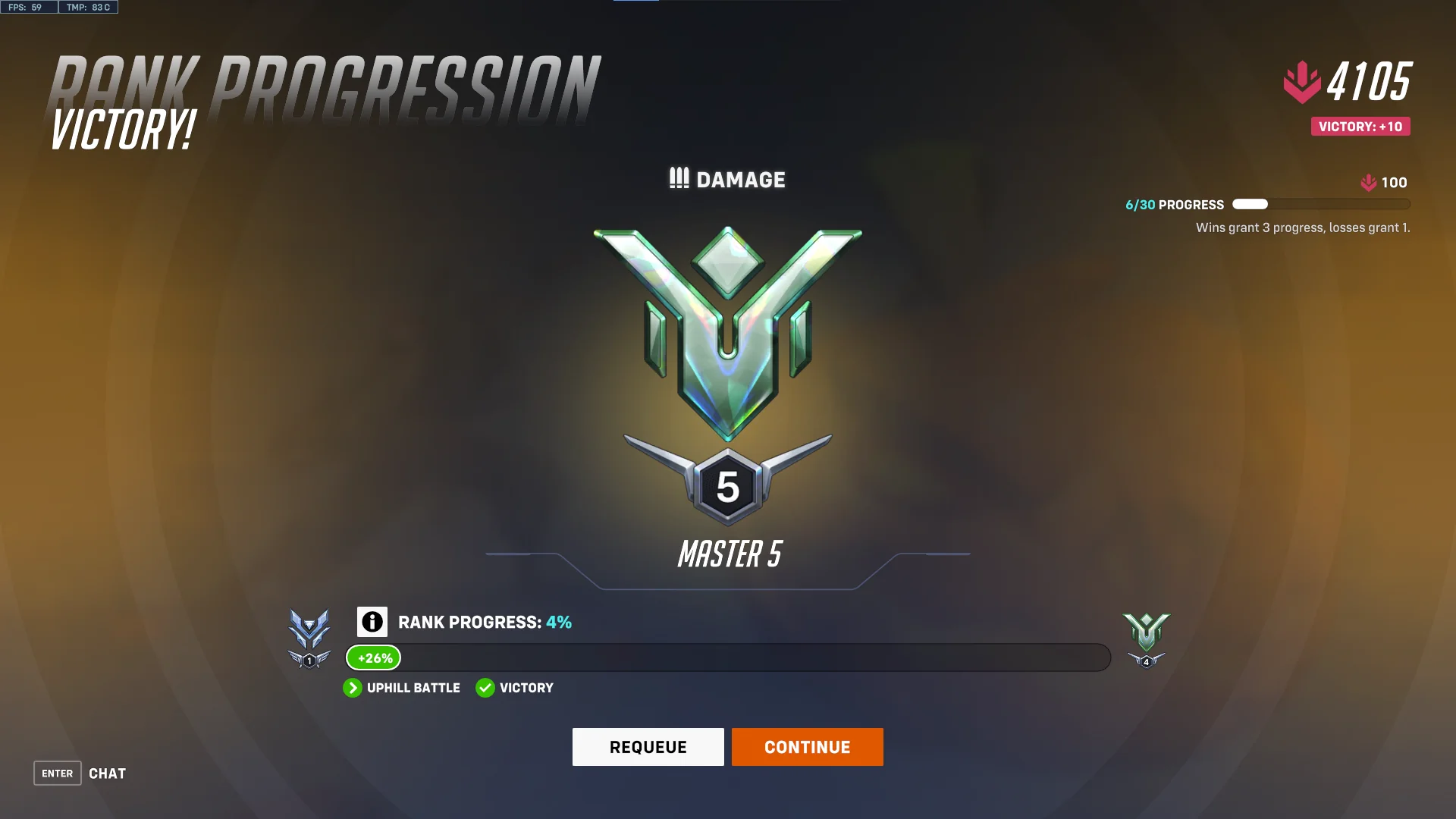
Task: Click the rank progress bar
Action: click(728, 657)
